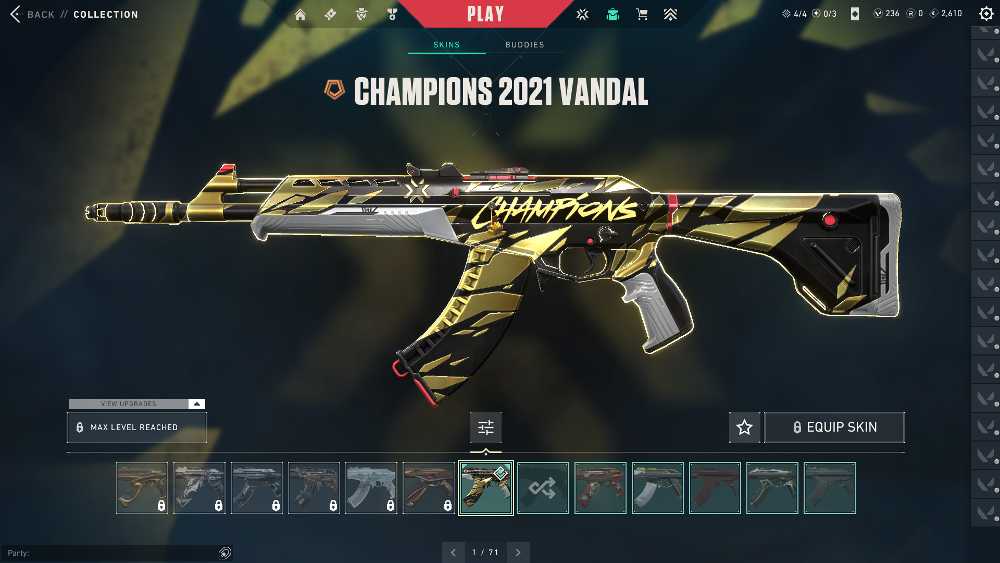Switch to the Buddies tab
This screenshot has width=1000, height=563.
click(x=524, y=45)
